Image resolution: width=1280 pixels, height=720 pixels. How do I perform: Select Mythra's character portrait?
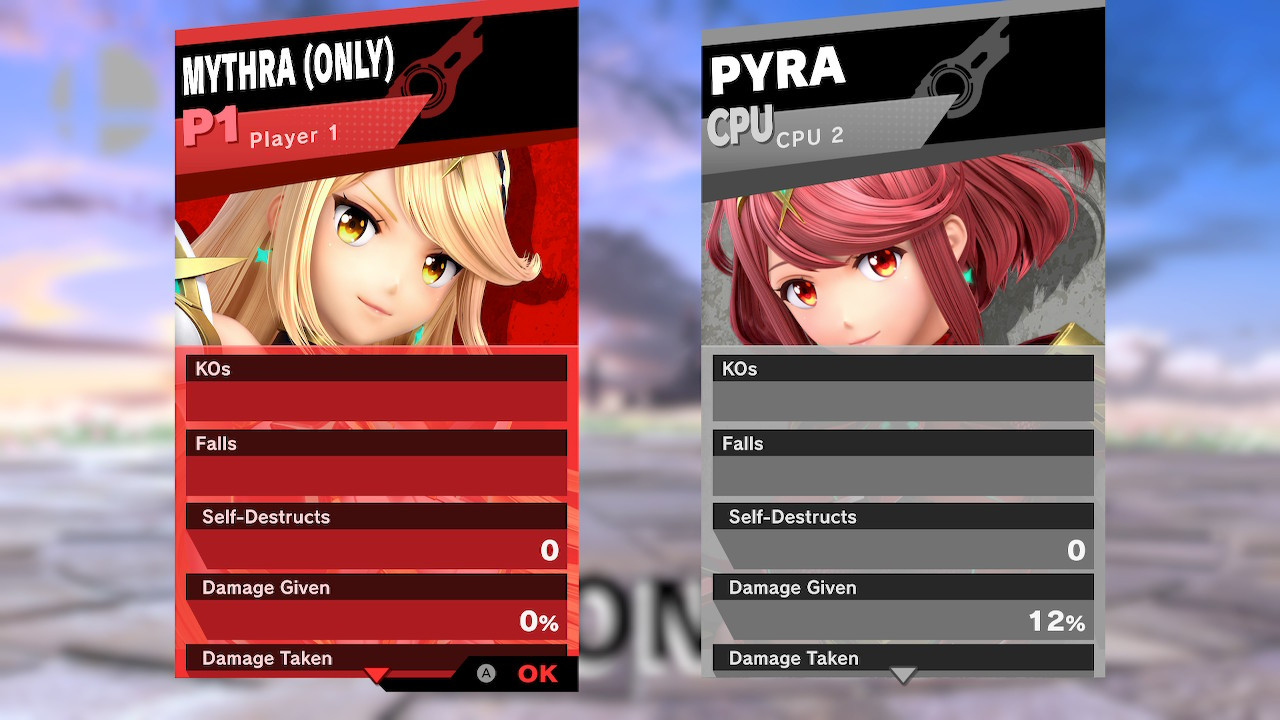[376, 250]
